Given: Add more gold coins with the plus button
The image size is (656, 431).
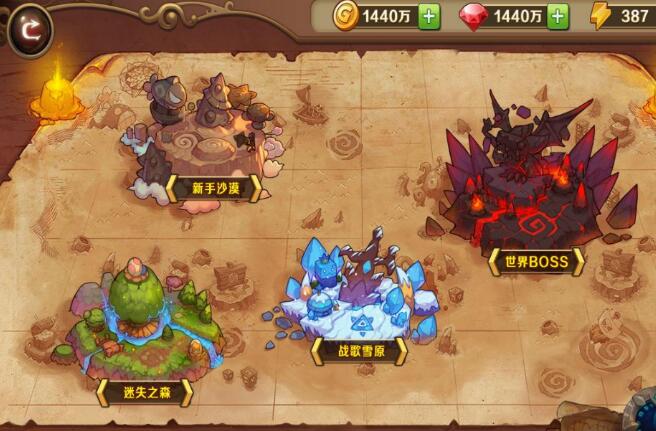Looking at the screenshot, I should point(429,16).
